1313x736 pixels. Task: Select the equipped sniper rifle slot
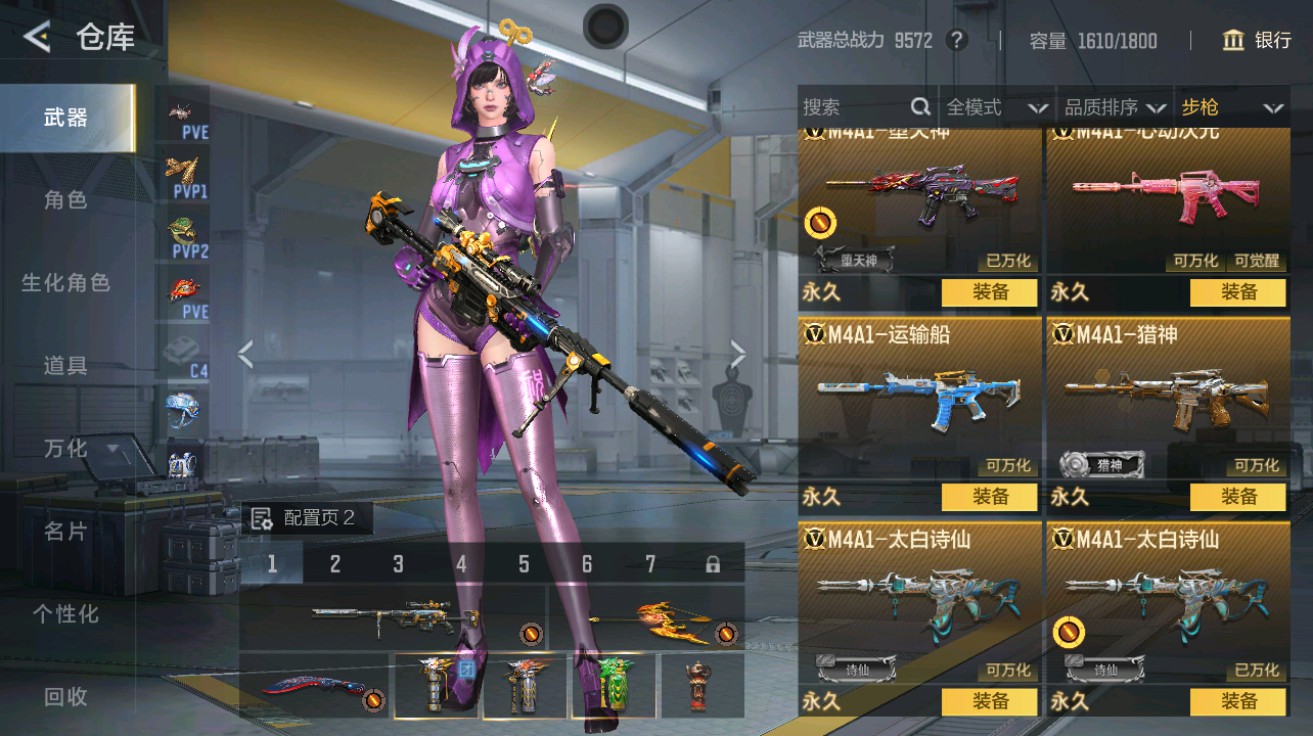(393, 617)
